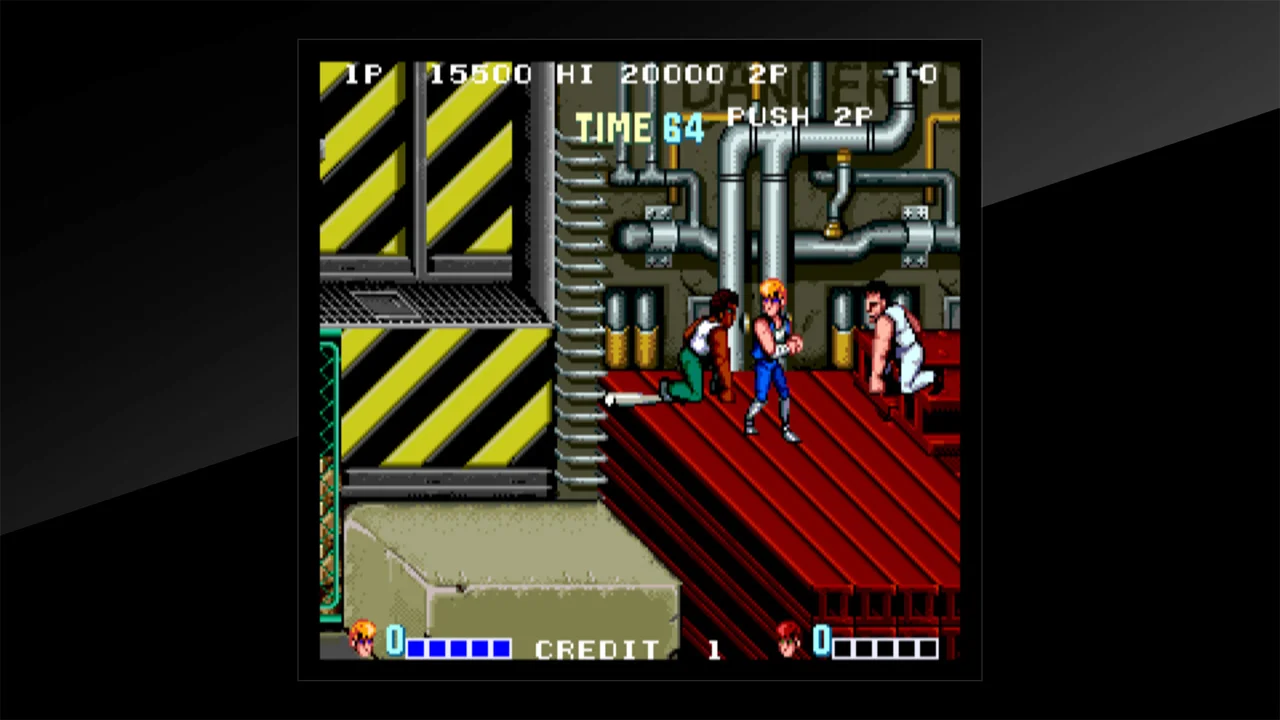1280x720 pixels.
Task: Expand the 1P score readout showing 15500
Action: click(481, 73)
